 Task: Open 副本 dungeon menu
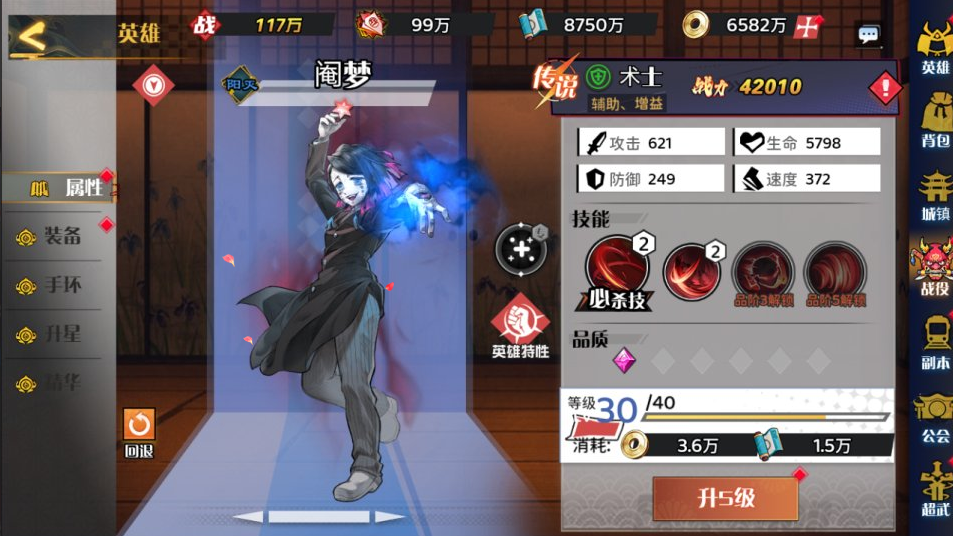click(x=934, y=342)
